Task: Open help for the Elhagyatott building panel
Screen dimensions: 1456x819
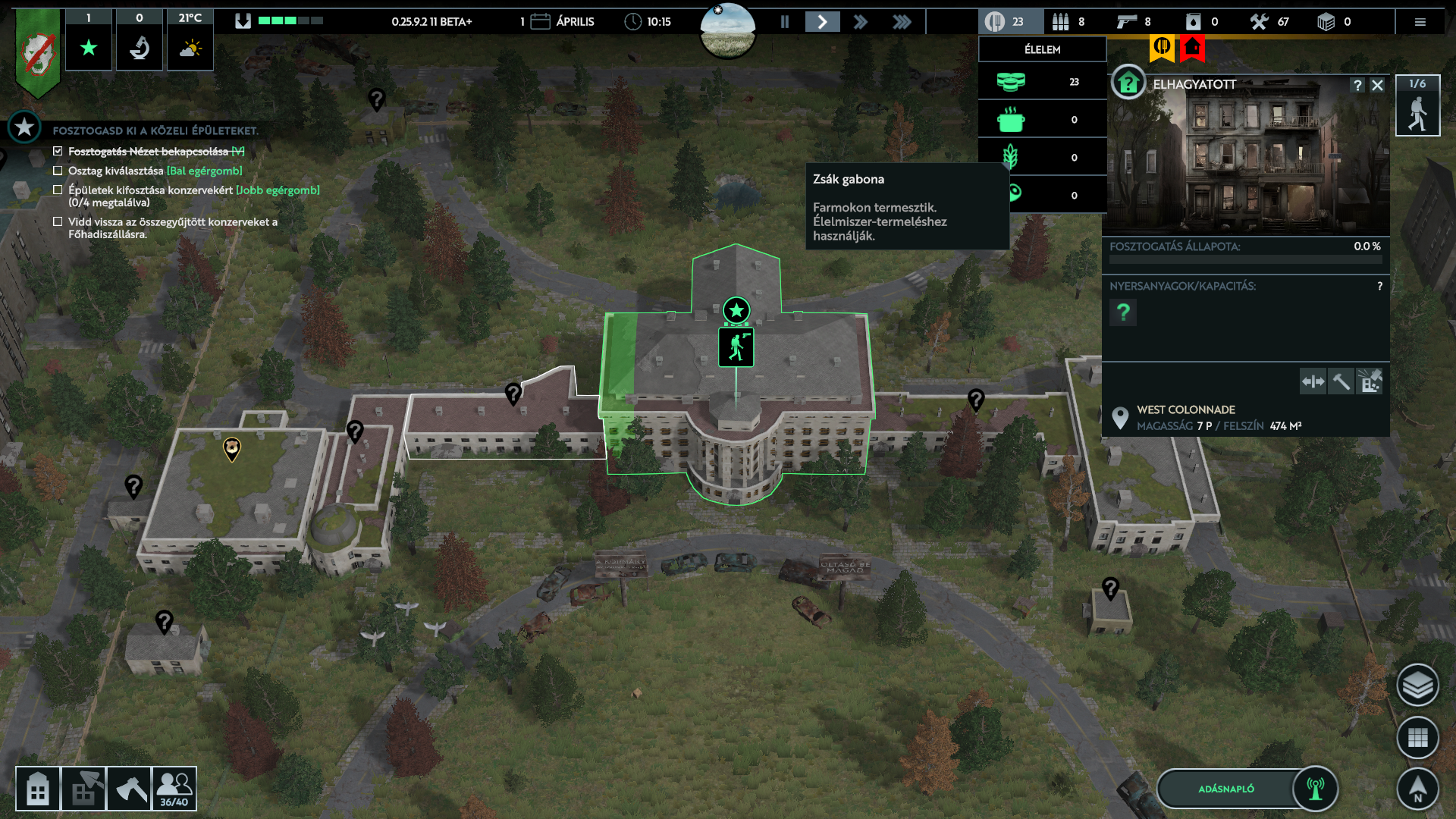Action: tap(1357, 86)
